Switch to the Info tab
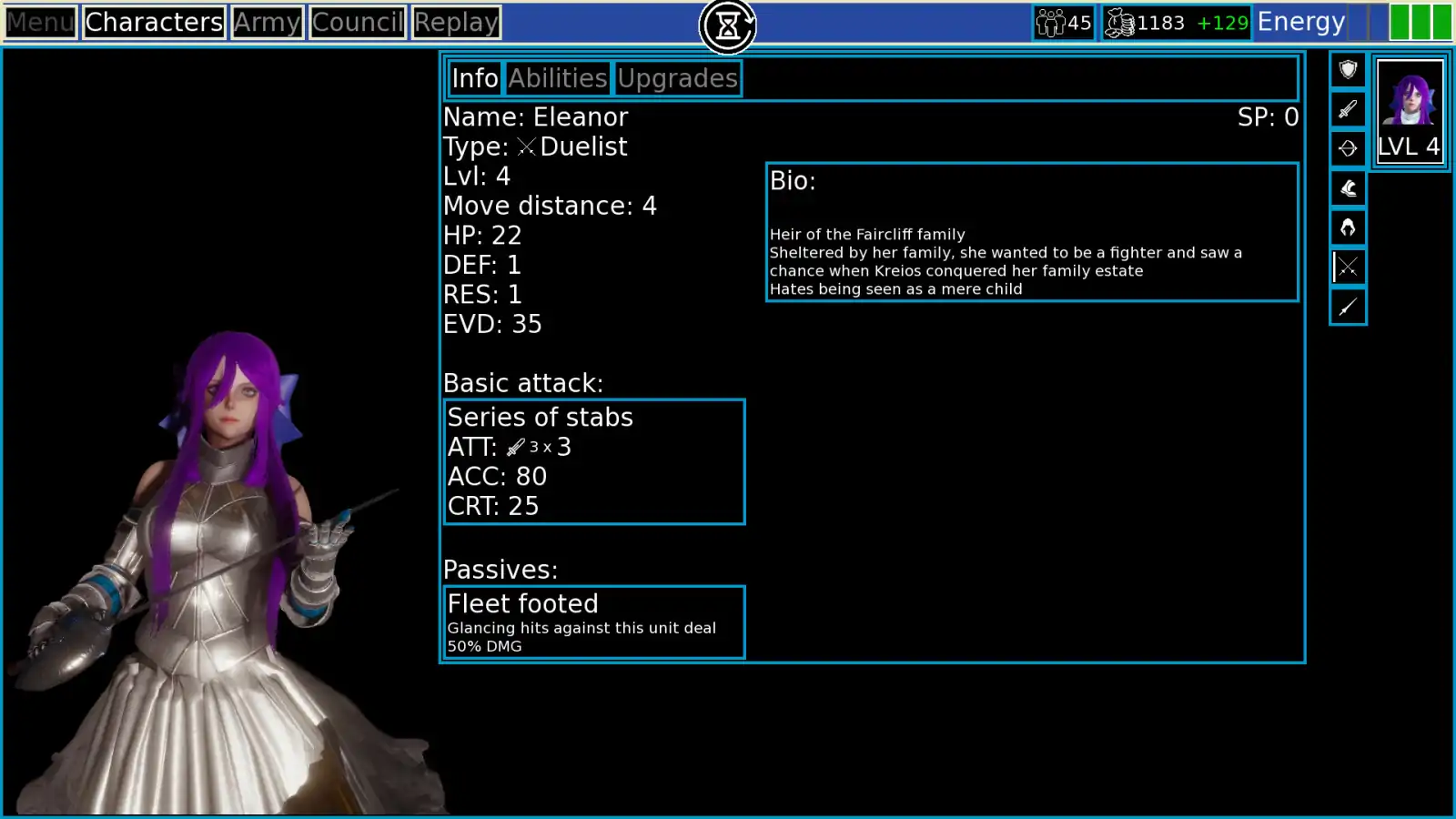 tap(475, 78)
